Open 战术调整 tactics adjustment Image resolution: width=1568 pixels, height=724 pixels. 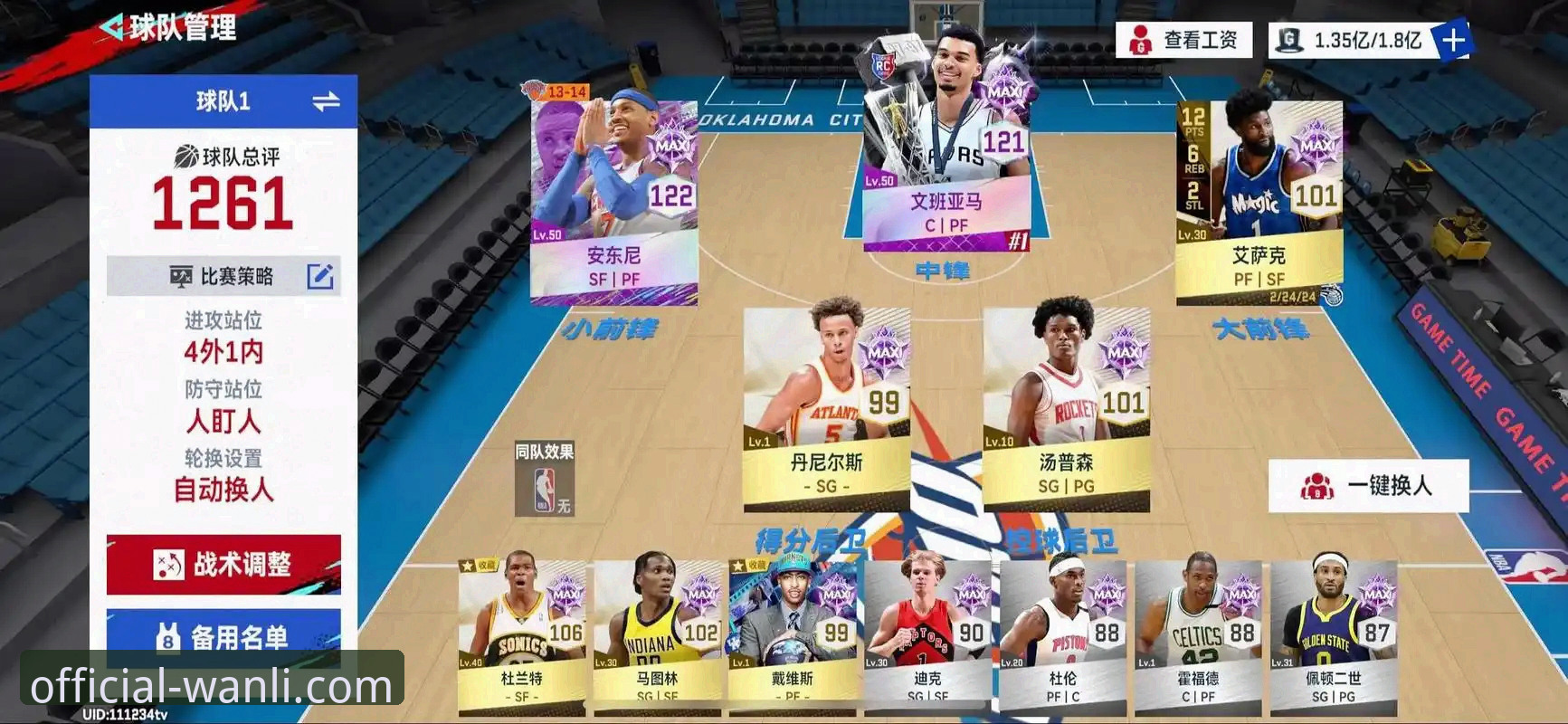tap(223, 565)
